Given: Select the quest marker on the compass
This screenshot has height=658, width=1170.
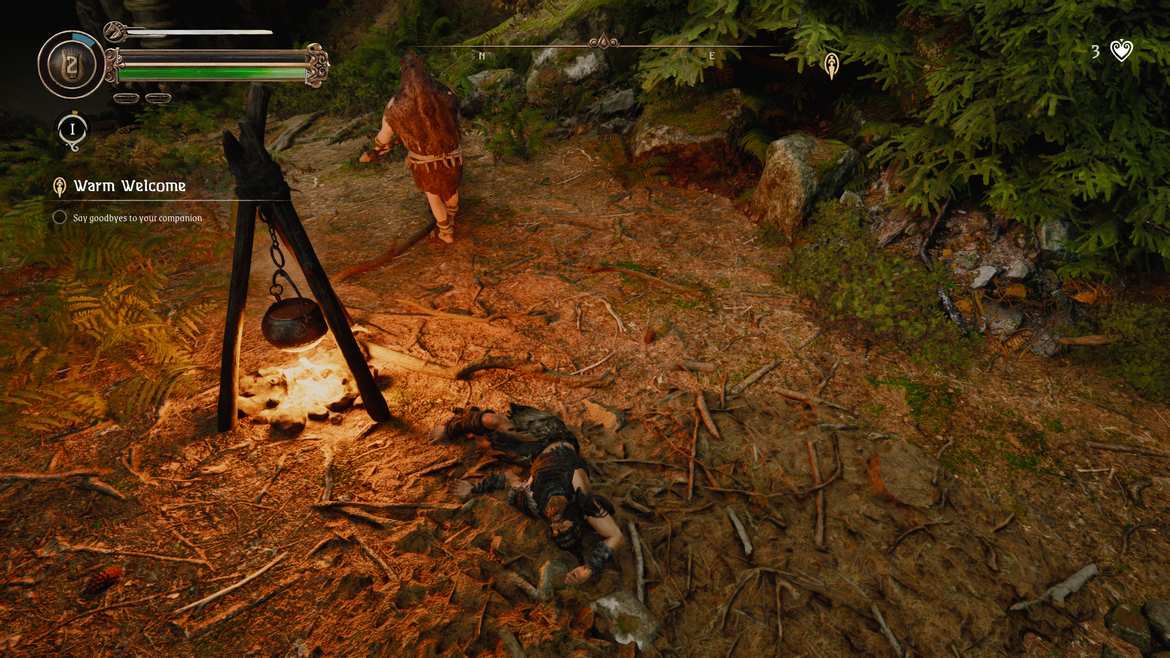Looking at the screenshot, I should click(830, 66).
